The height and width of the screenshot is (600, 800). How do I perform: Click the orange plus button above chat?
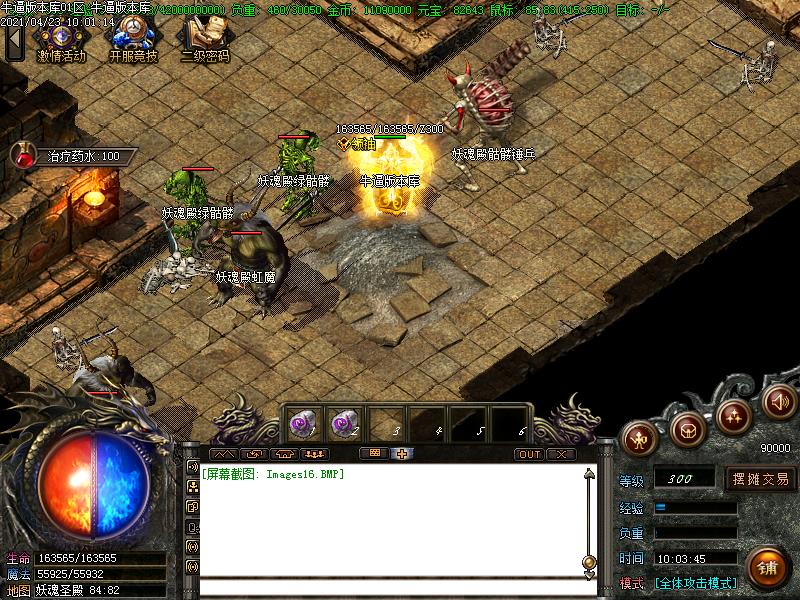[402, 454]
